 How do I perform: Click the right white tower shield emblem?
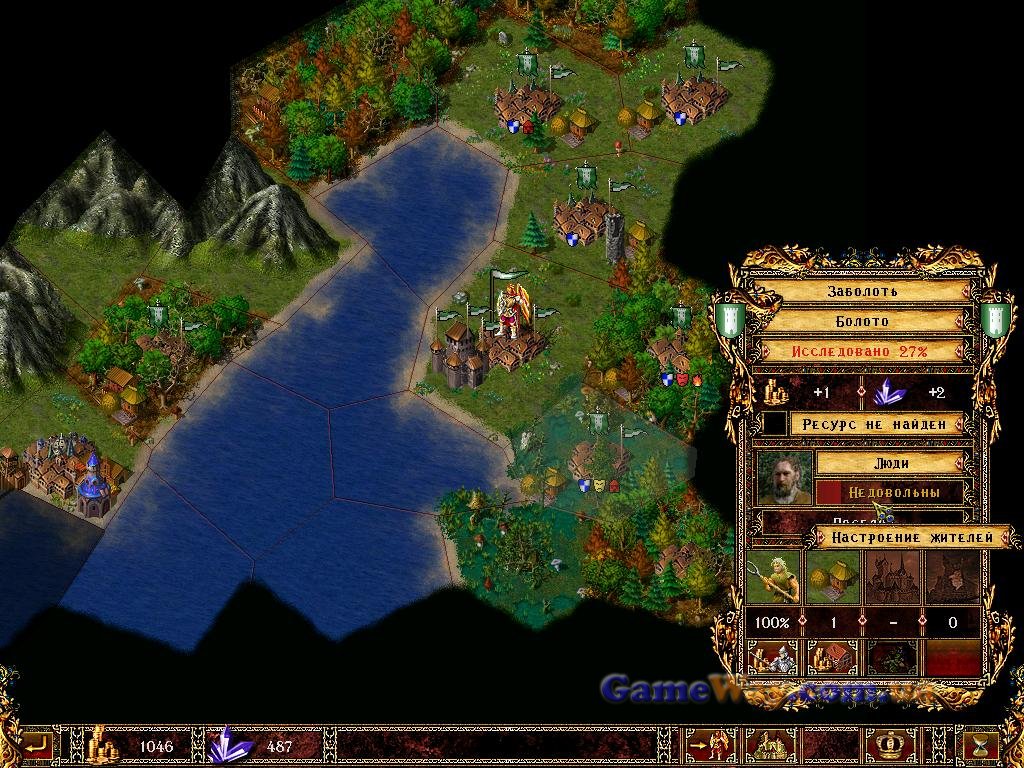coord(995,320)
